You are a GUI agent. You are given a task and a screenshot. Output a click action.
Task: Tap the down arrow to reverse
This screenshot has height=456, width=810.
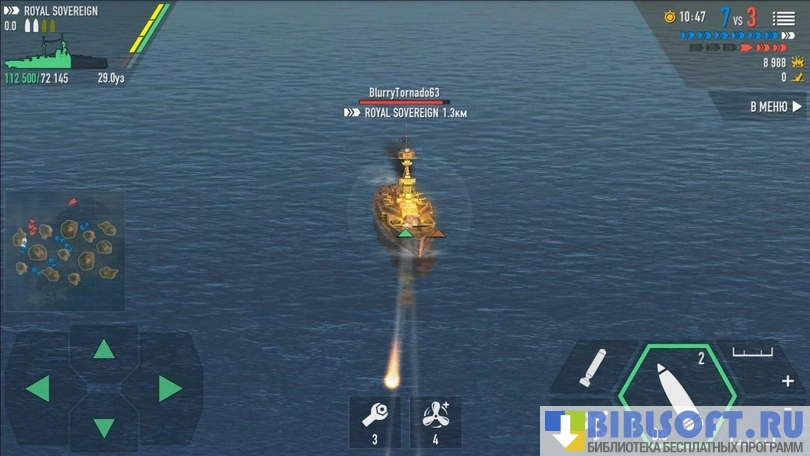tap(104, 428)
